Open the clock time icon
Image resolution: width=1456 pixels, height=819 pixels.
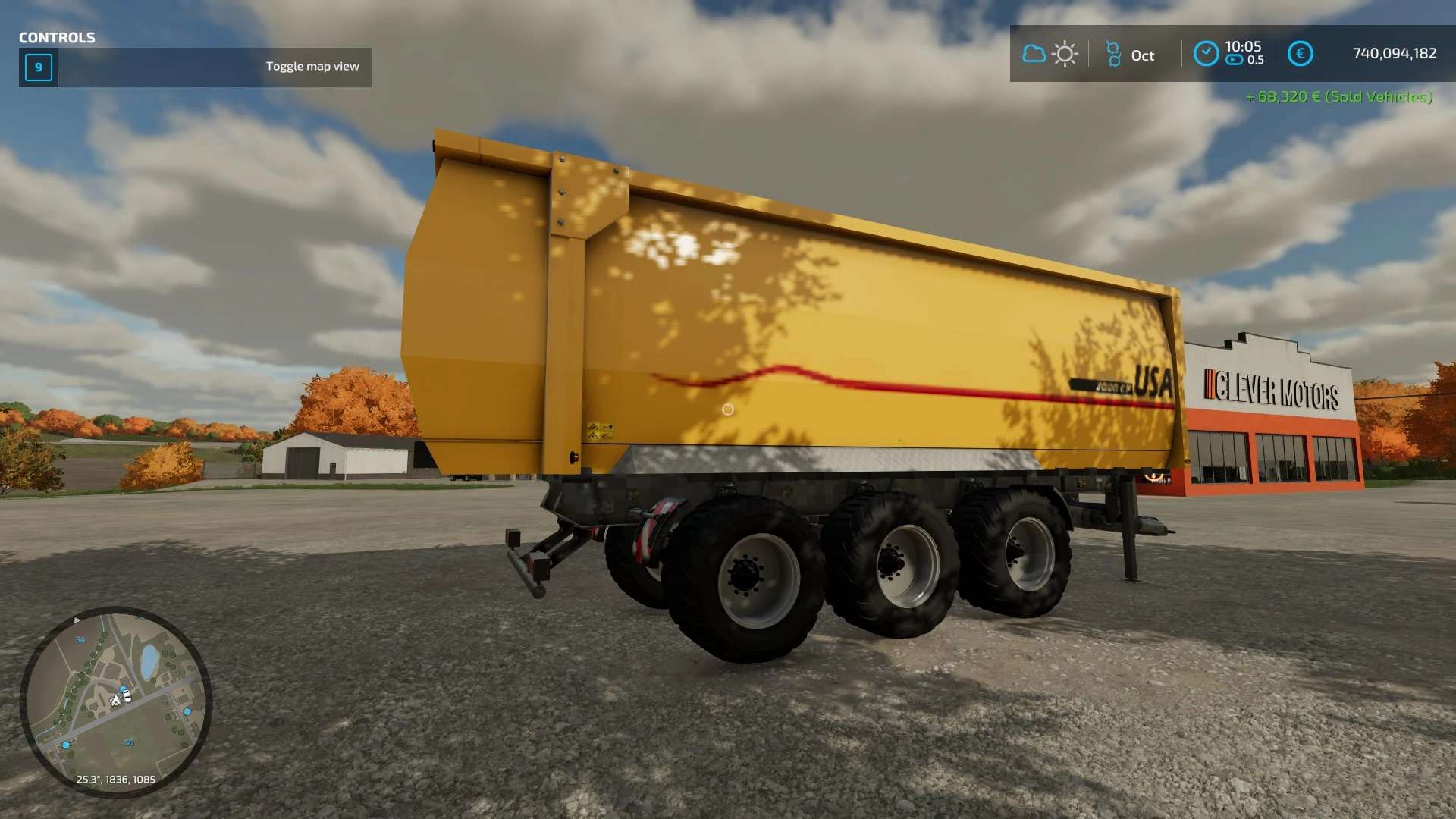[x=1206, y=54]
